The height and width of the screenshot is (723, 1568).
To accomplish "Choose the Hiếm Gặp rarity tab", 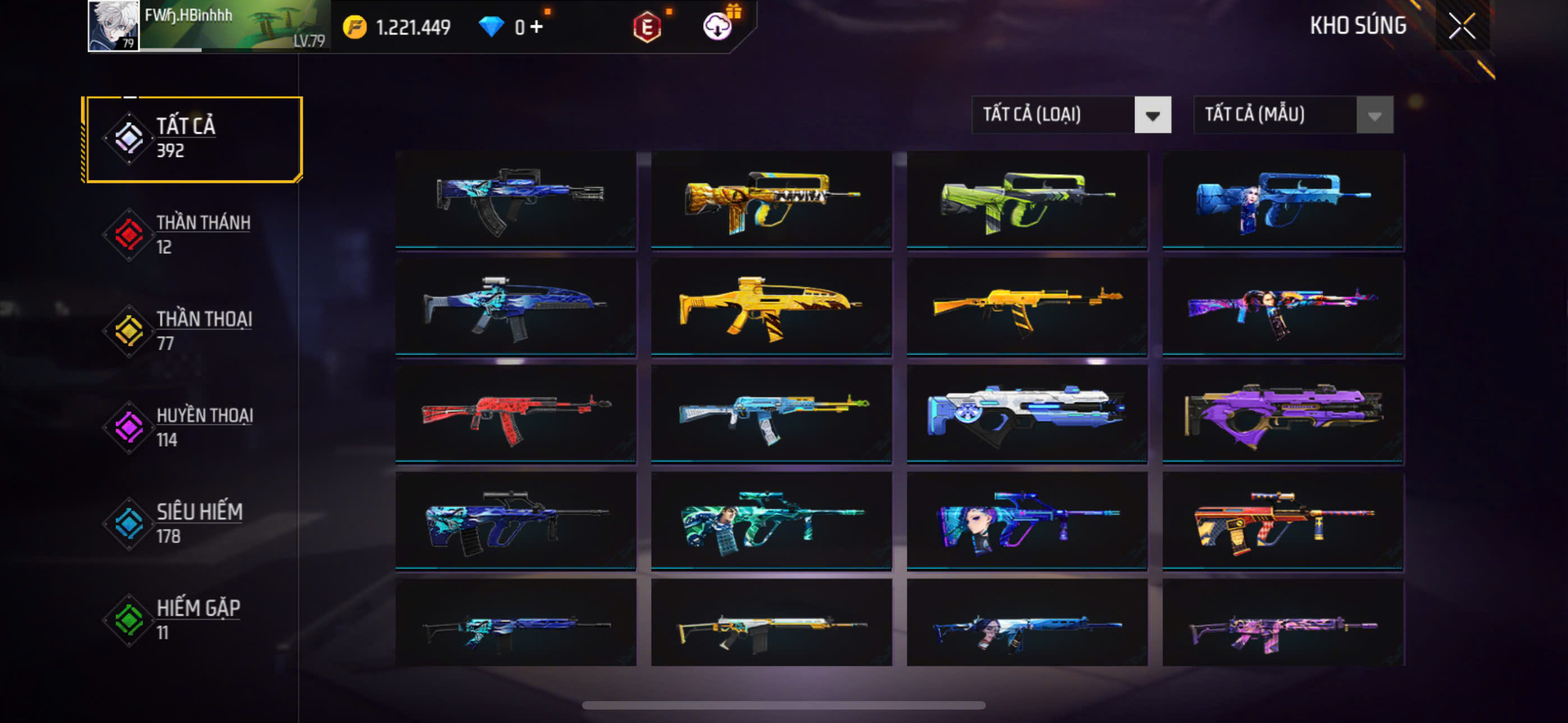I will click(193, 619).
